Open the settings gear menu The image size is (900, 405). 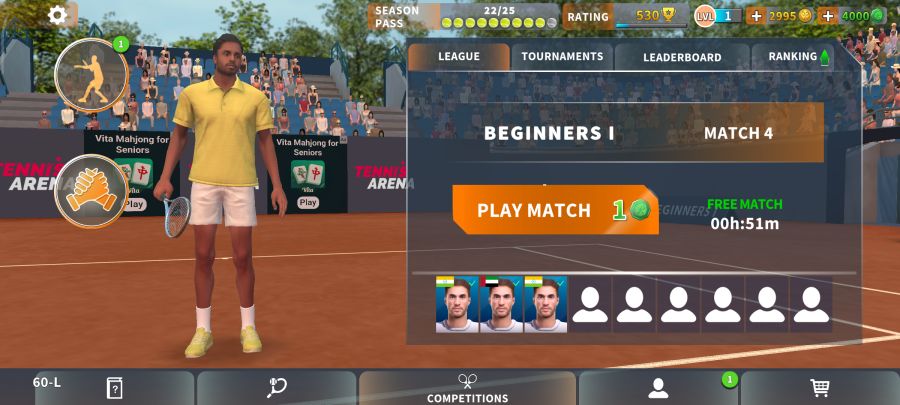pos(58,15)
